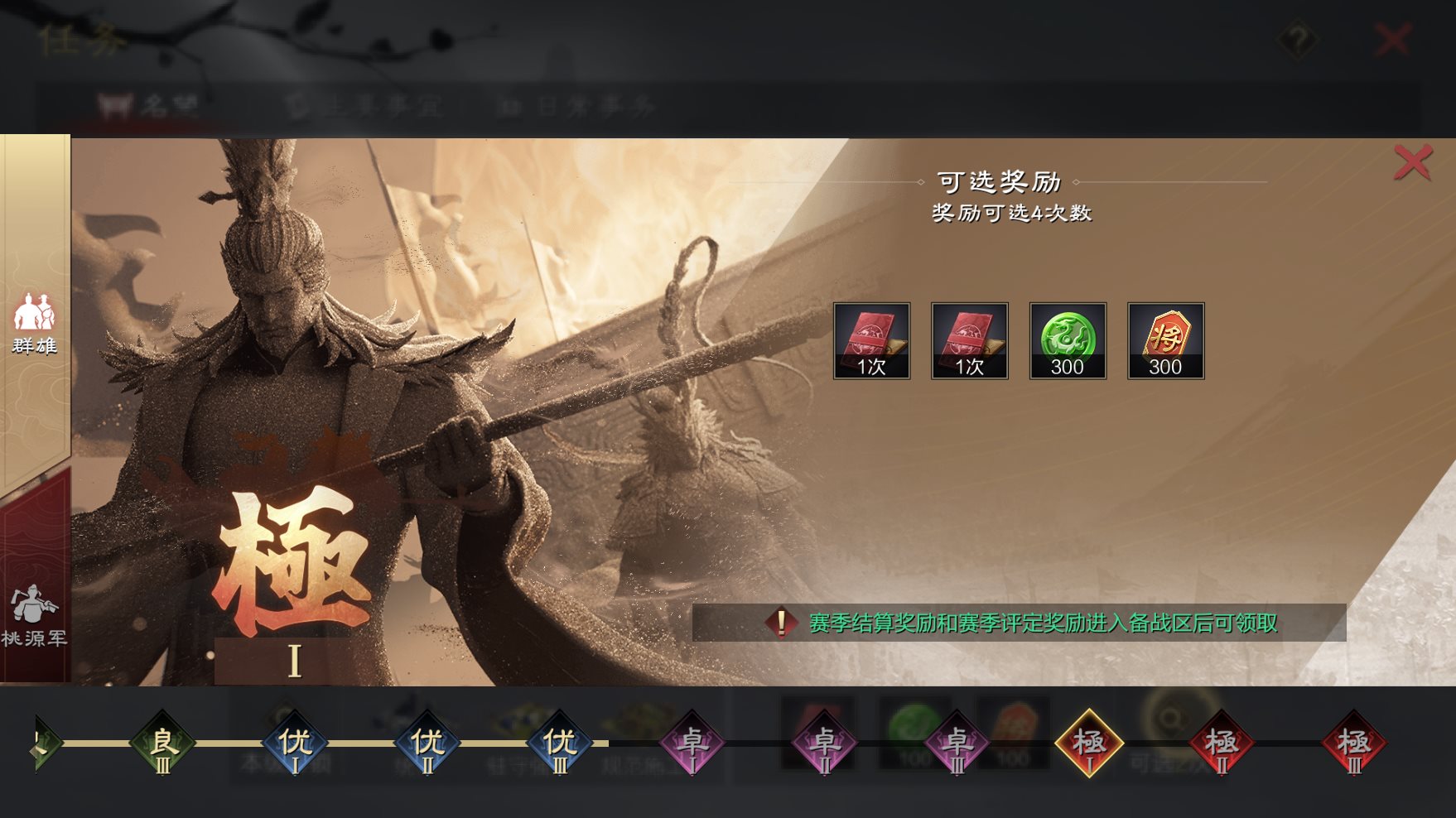Image resolution: width=1456 pixels, height=818 pixels.
Task: Choose the red 将 token 300 reward
Action: pyautogui.click(x=1165, y=340)
